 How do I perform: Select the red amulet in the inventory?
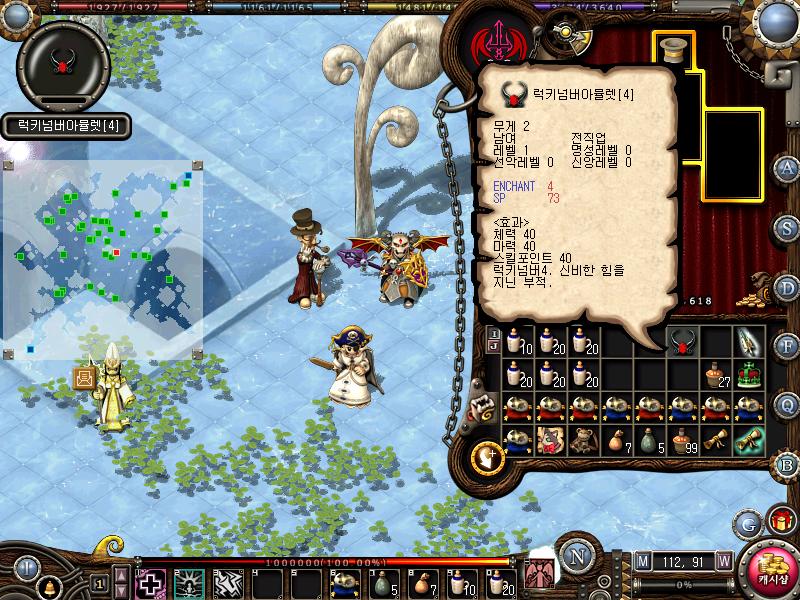[x=683, y=341]
